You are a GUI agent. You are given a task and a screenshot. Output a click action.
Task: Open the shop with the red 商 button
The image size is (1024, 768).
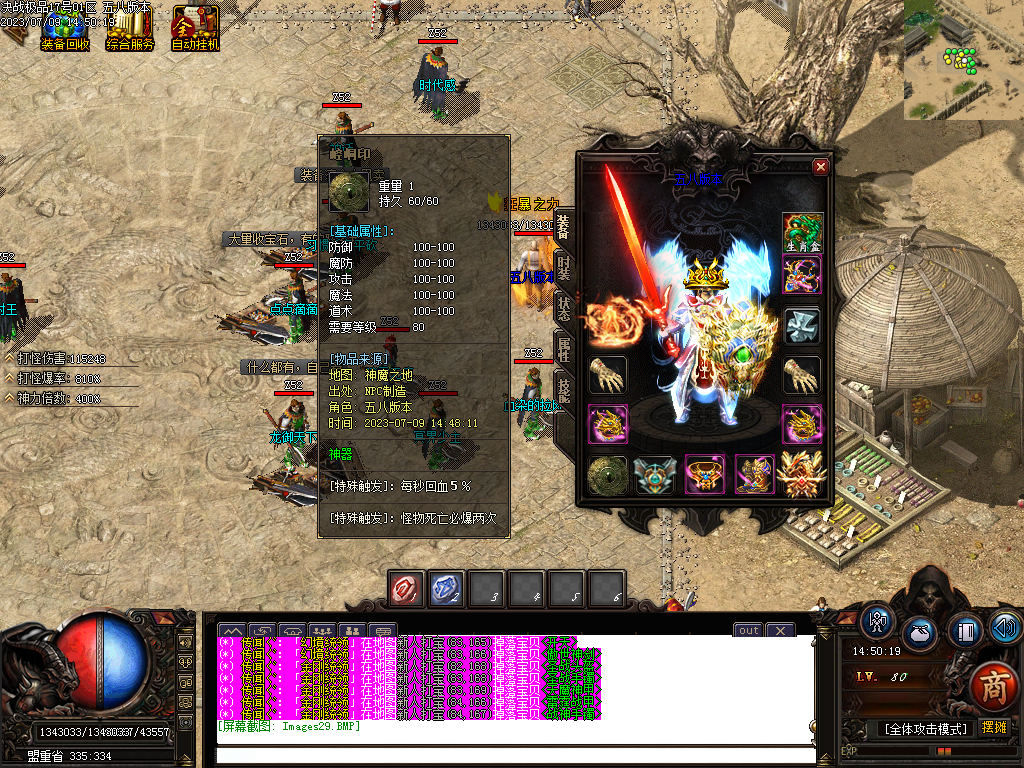993,687
